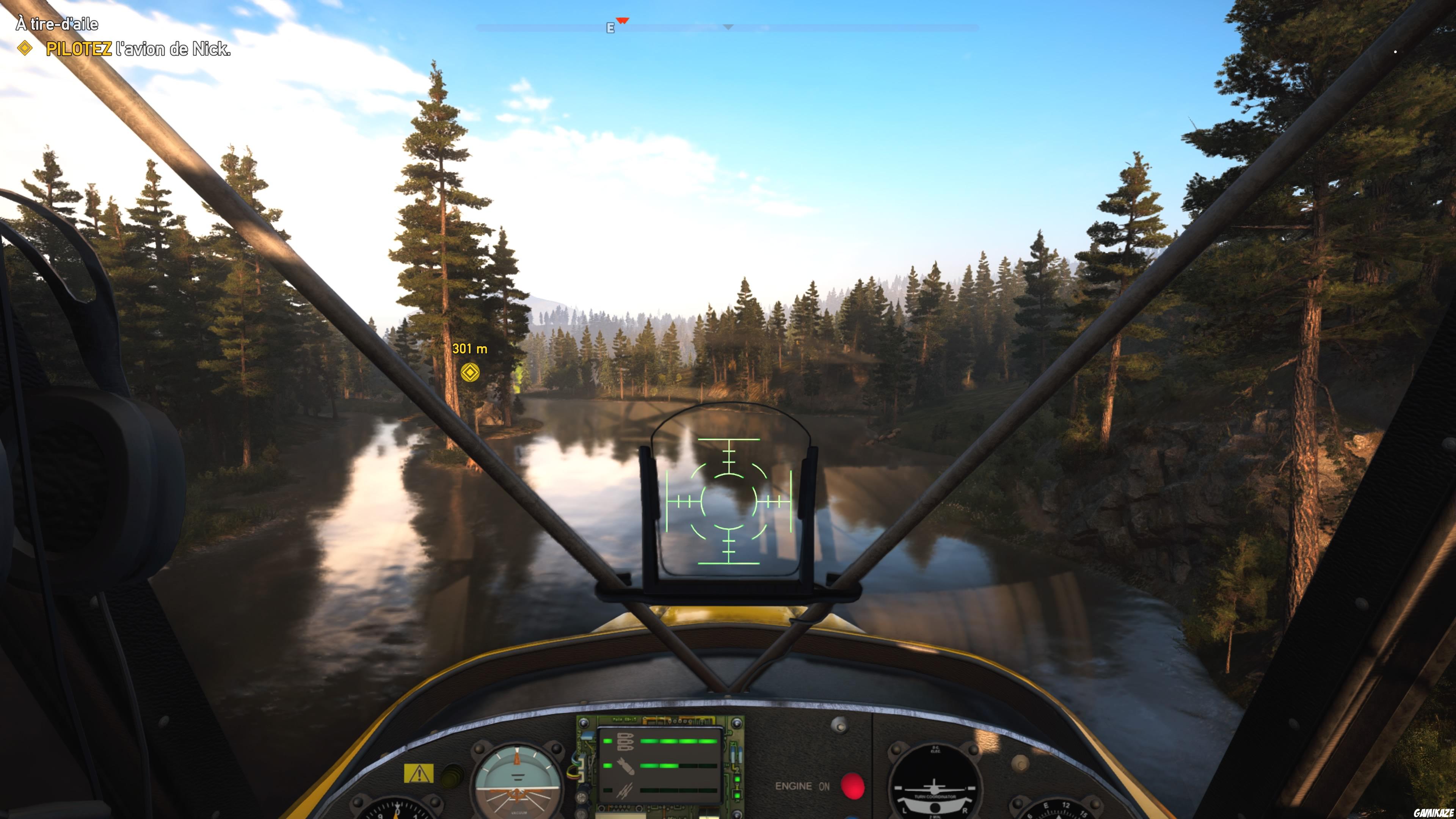This screenshot has width=1456, height=819.
Task: Click the E heading letter on the compass strip
Action: tap(611, 28)
